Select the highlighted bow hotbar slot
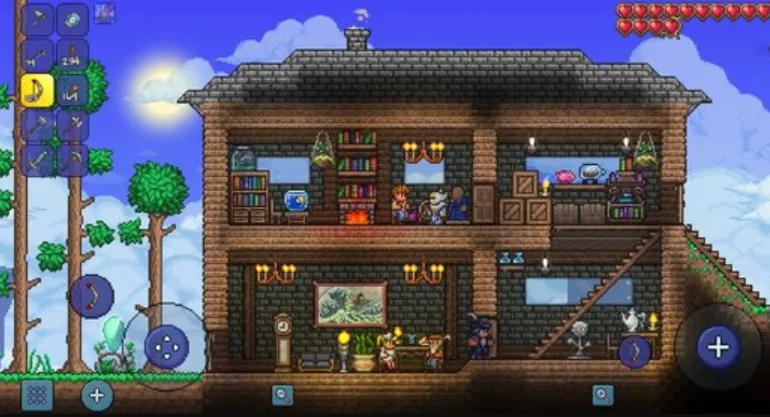The image size is (770, 417). tap(38, 91)
